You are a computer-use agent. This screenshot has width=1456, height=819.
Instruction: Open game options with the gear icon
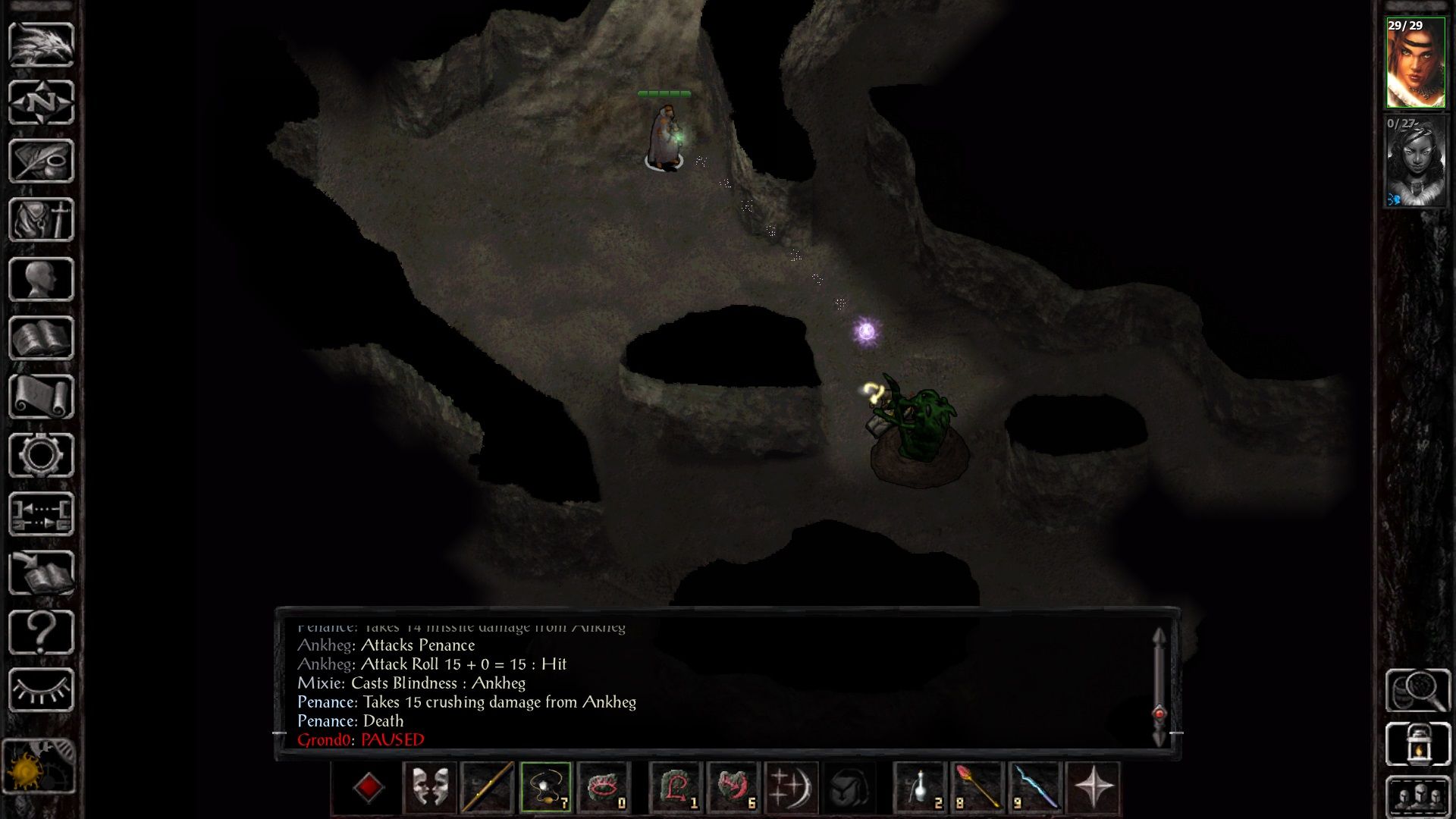42,453
